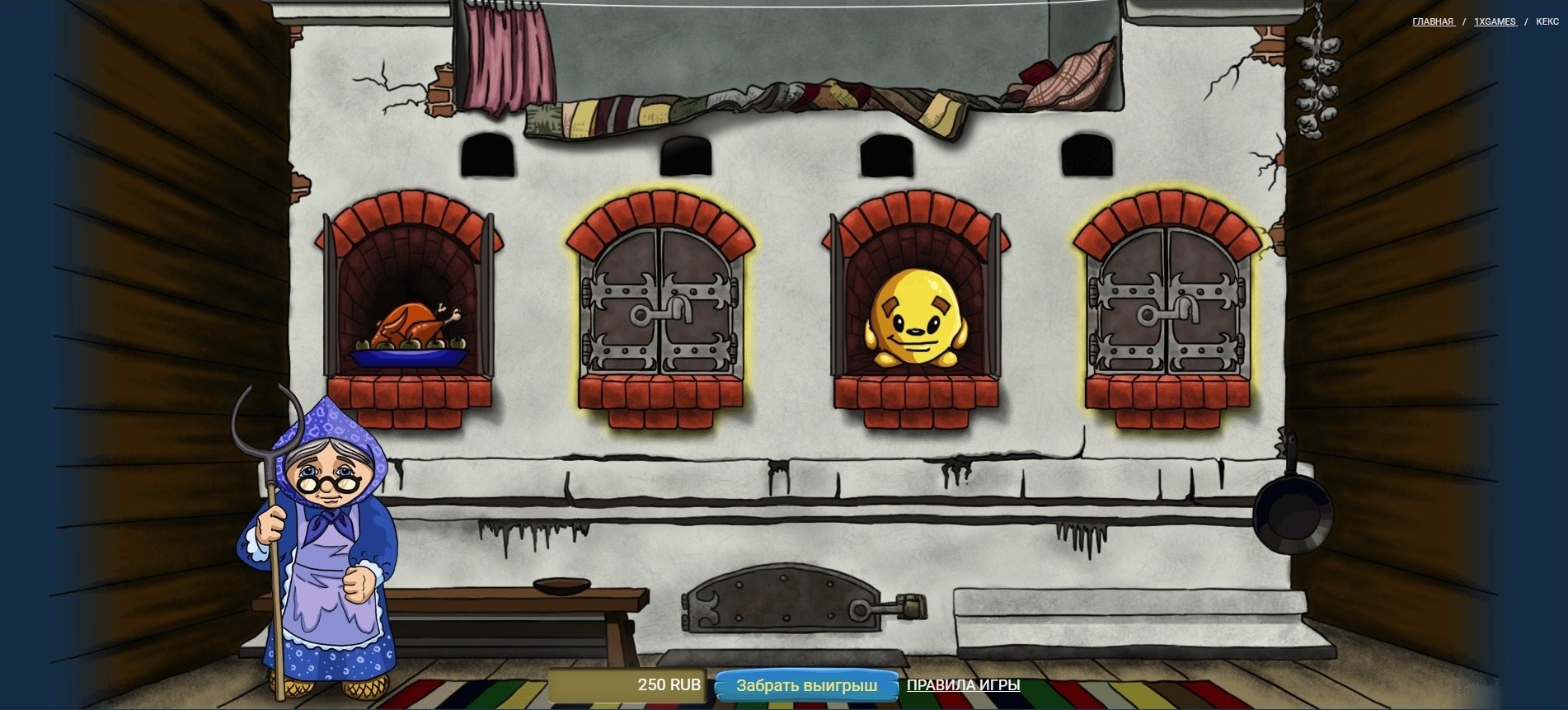Collect winnings with the Забрать выигрыш button
The width and height of the screenshot is (1568, 710).
pos(805,685)
